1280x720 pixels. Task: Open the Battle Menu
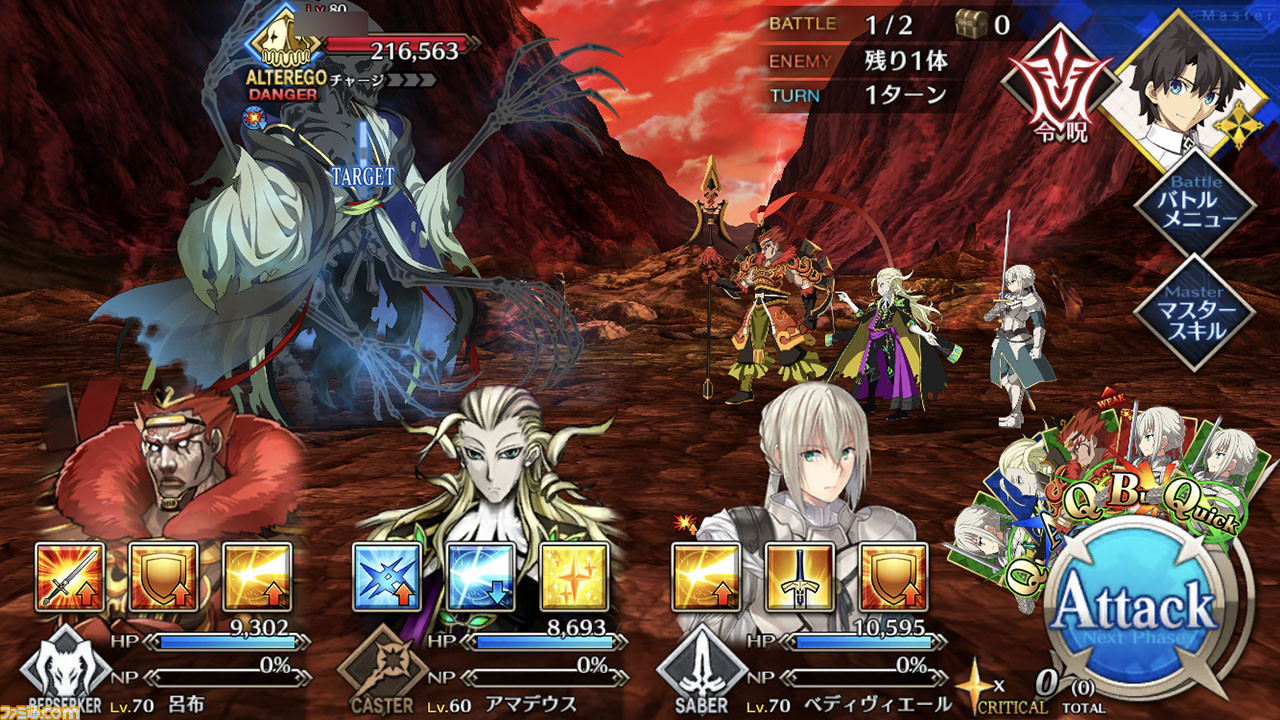[x=1196, y=202]
